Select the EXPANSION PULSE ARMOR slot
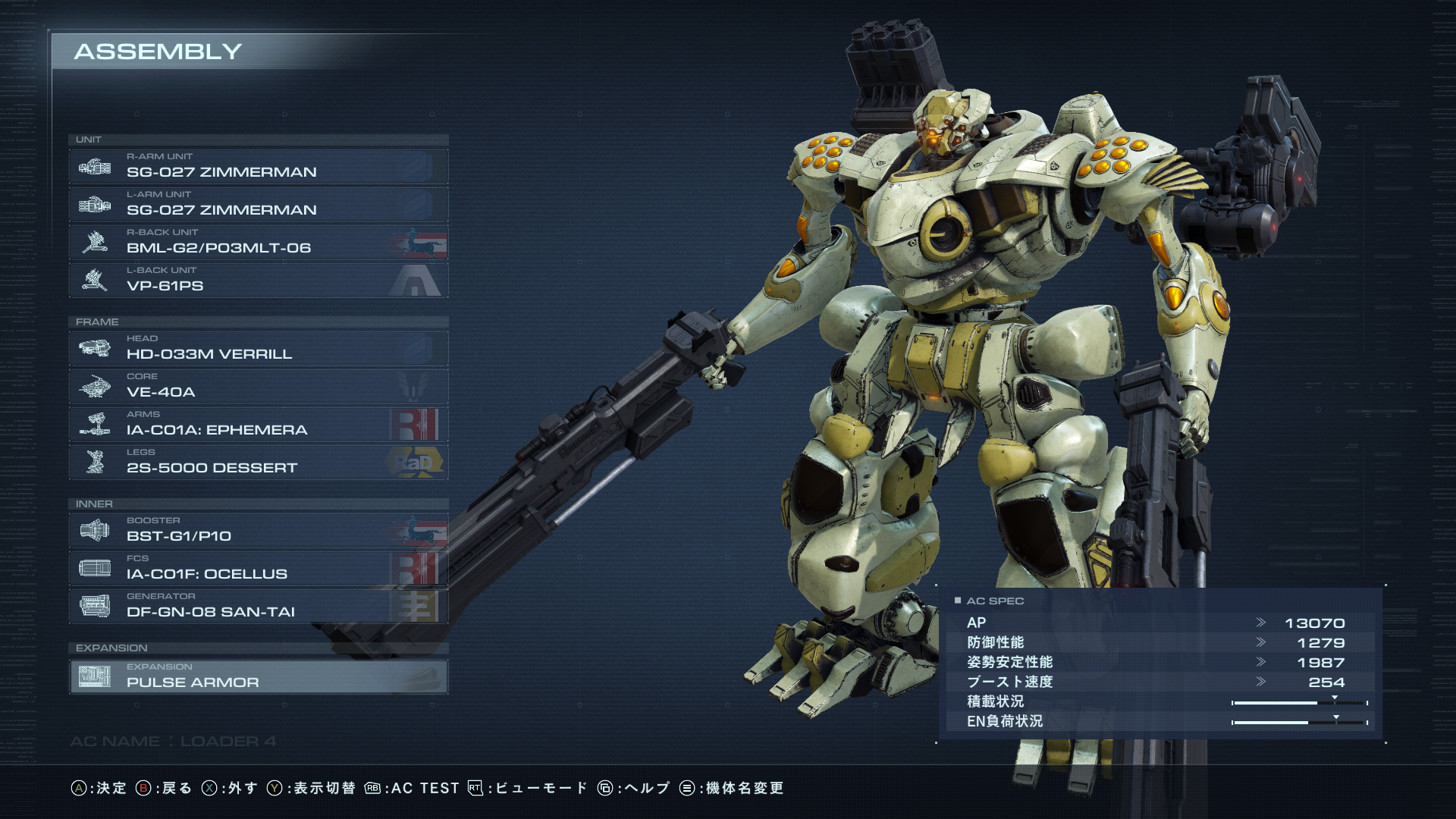 258,676
